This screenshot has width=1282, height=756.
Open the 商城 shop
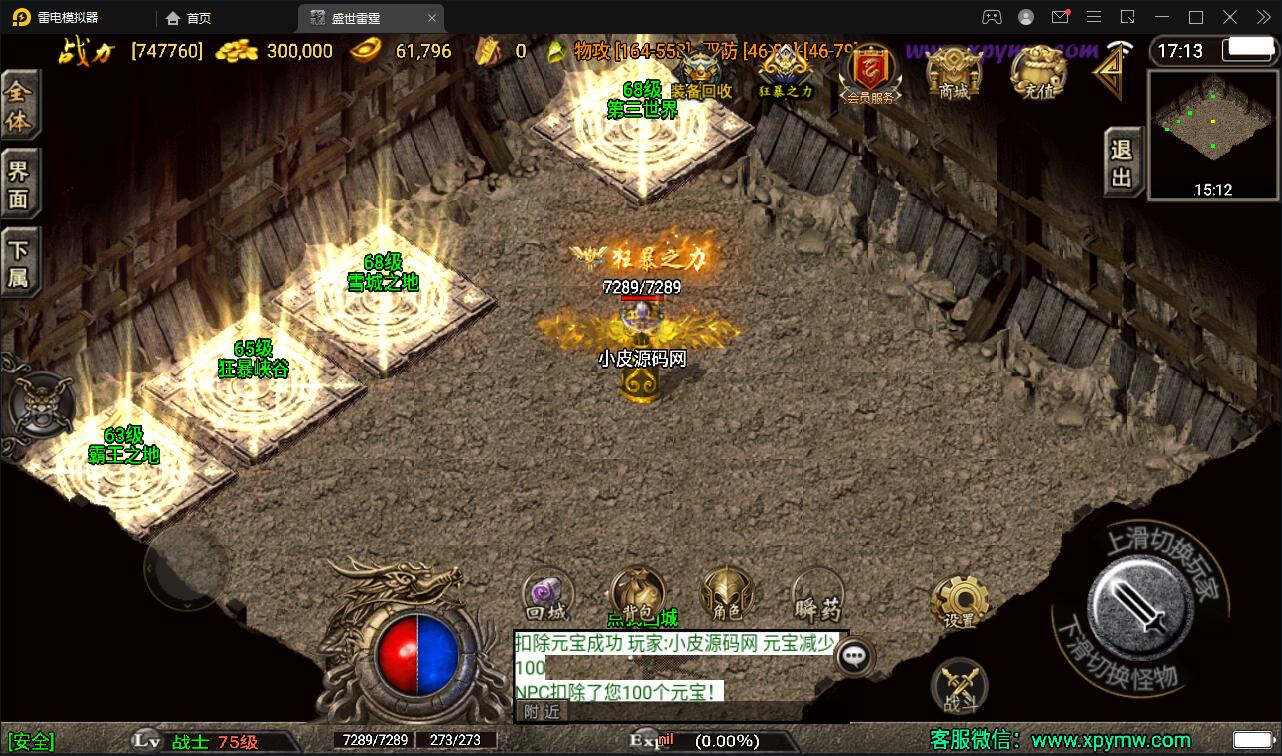pyautogui.click(x=953, y=74)
